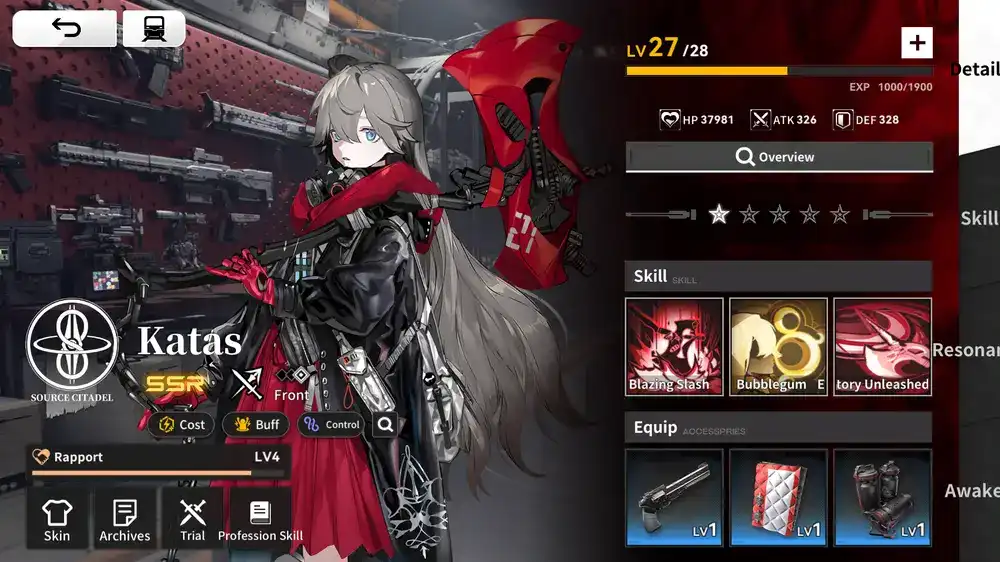View character Archives
Screen dimensions: 1000x562
[125, 519]
